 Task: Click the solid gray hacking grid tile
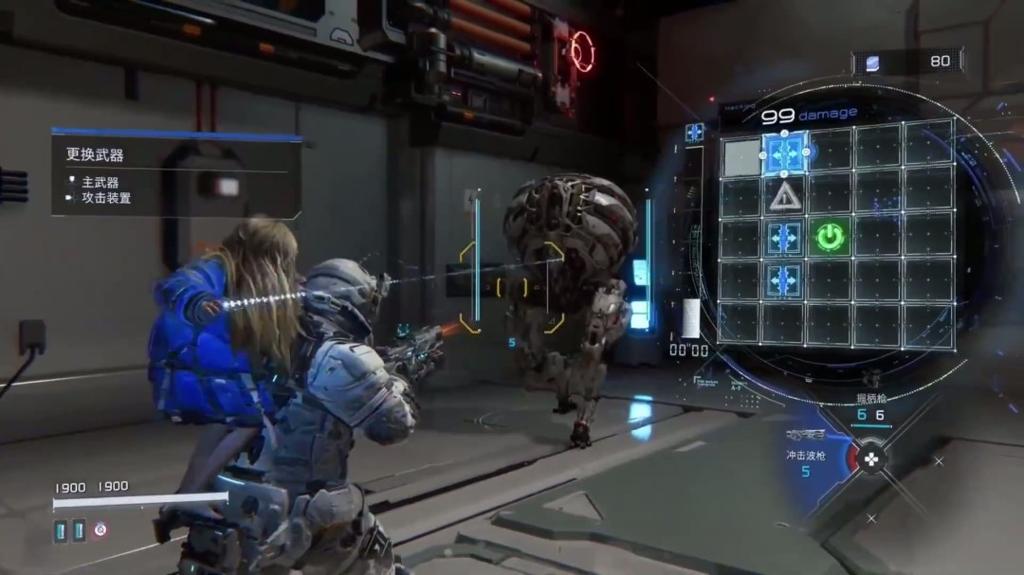tap(740, 156)
